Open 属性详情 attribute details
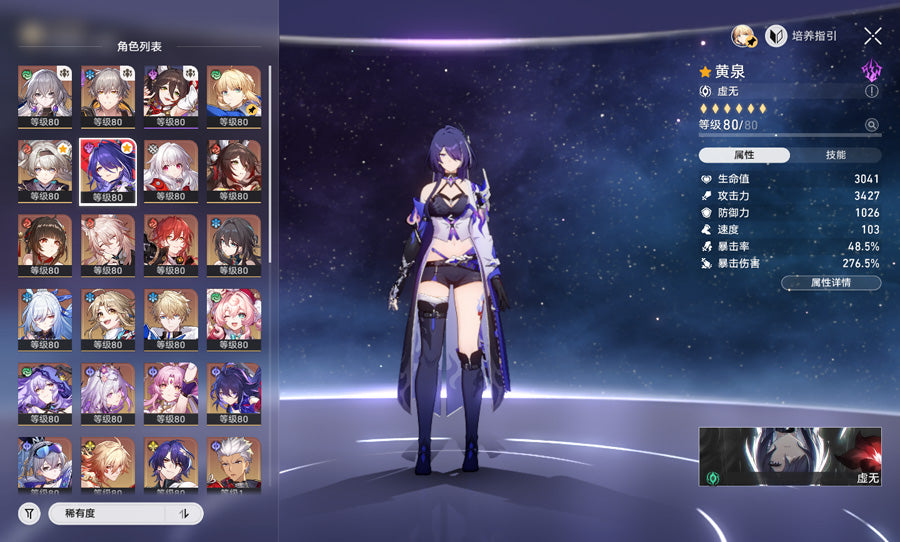 830,283
